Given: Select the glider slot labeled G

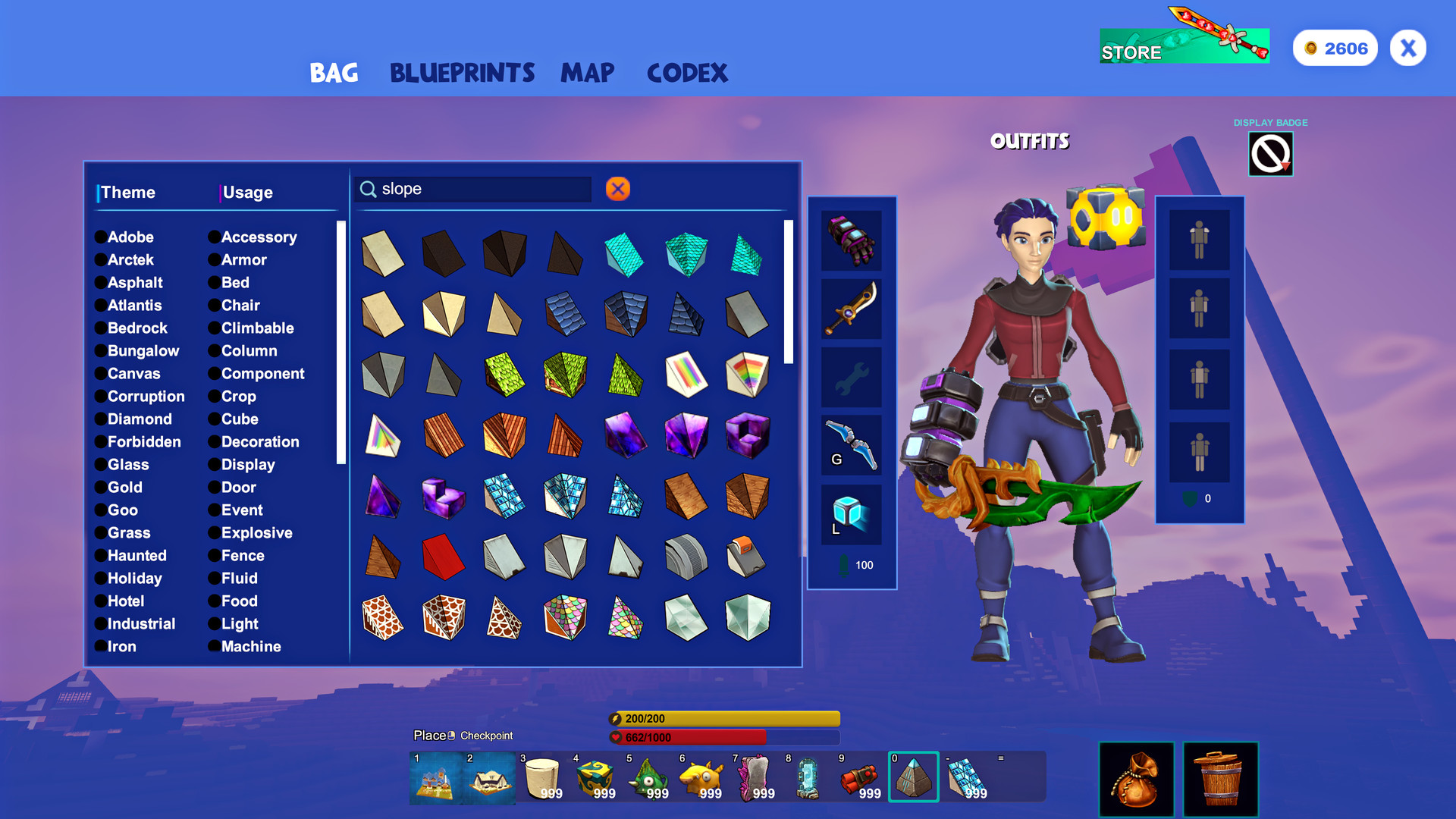Looking at the screenshot, I should point(851,445).
